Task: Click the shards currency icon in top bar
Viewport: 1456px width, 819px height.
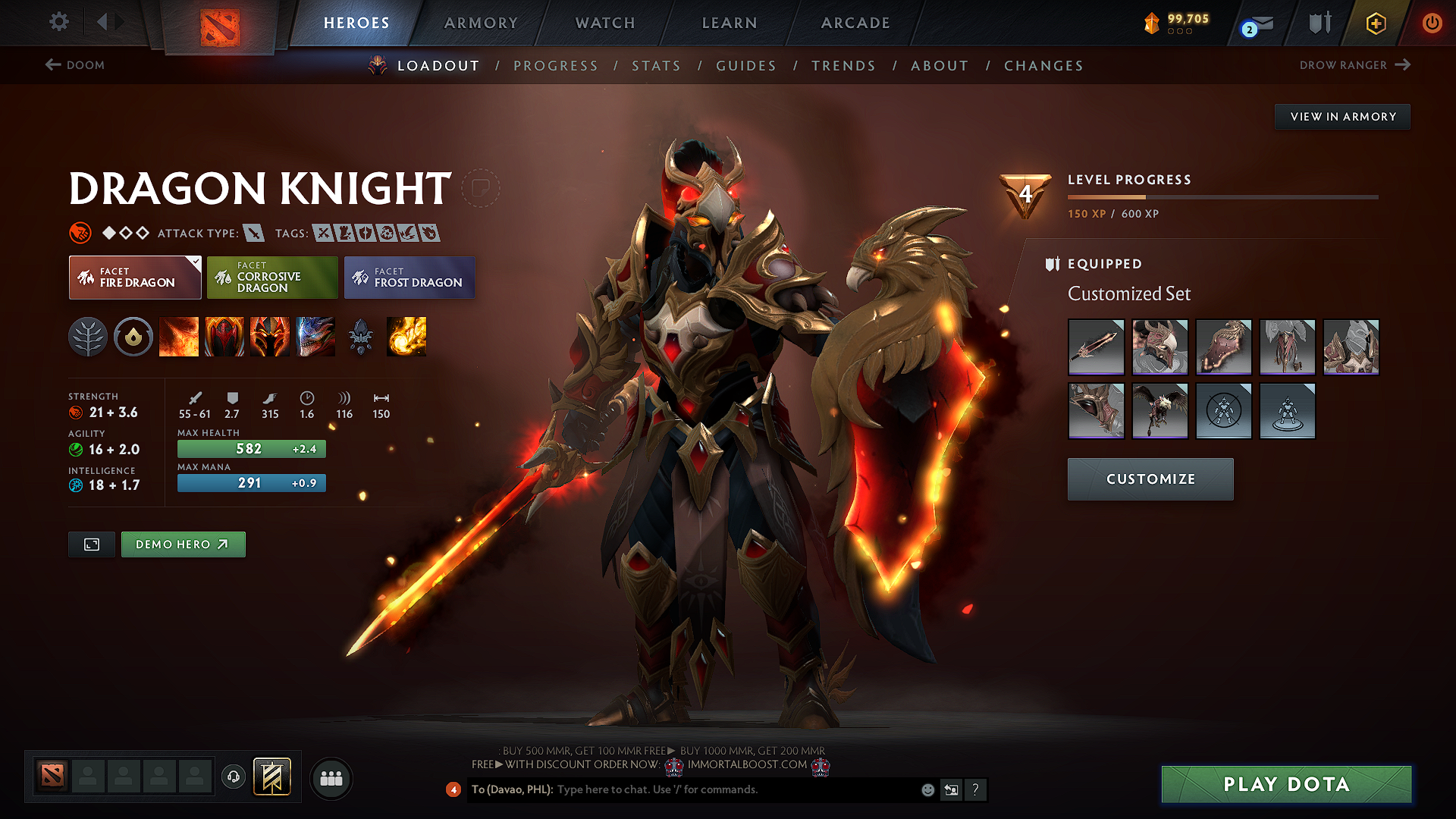Action: pyautogui.click(x=1152, y=23)
